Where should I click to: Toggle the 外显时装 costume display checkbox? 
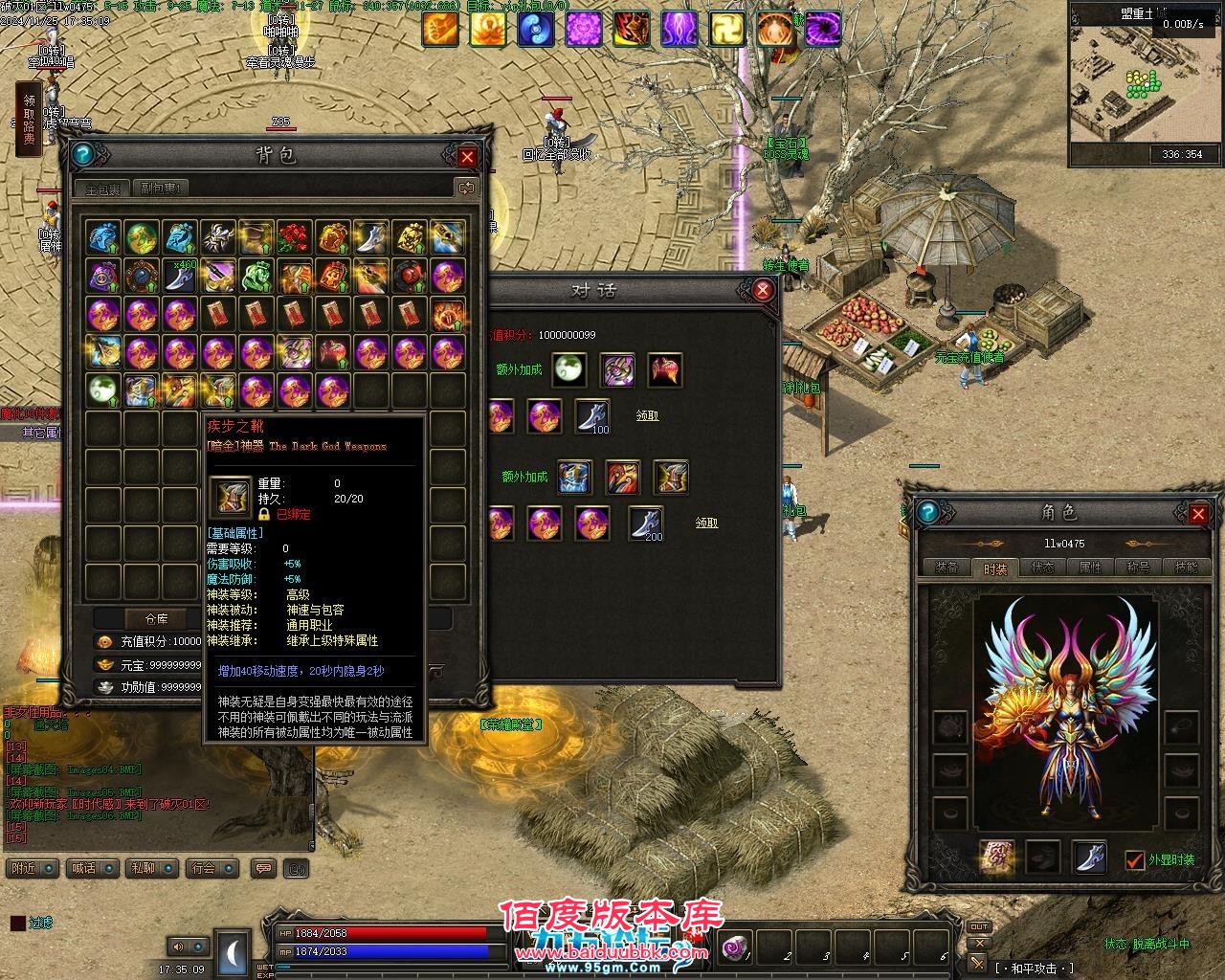[1135, 859]
